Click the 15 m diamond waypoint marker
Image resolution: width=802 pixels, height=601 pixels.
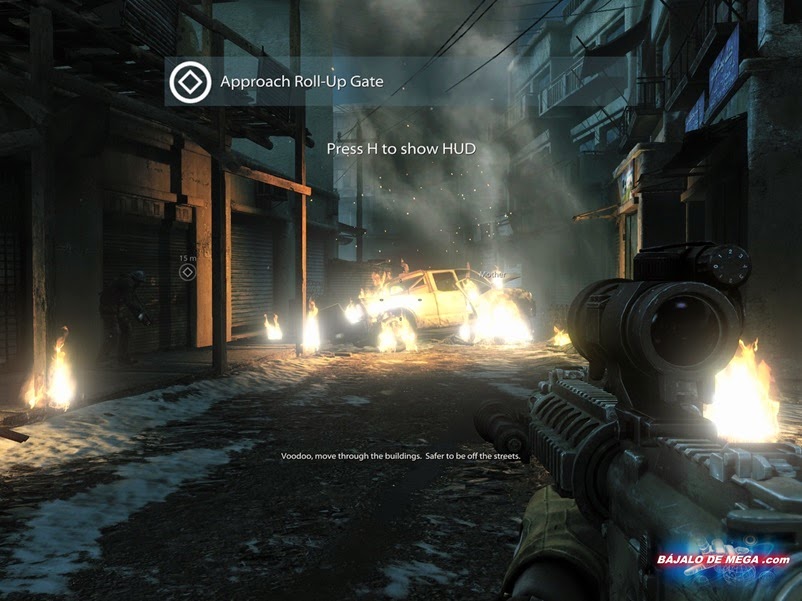pyautogui.click(x=186, y=272)
